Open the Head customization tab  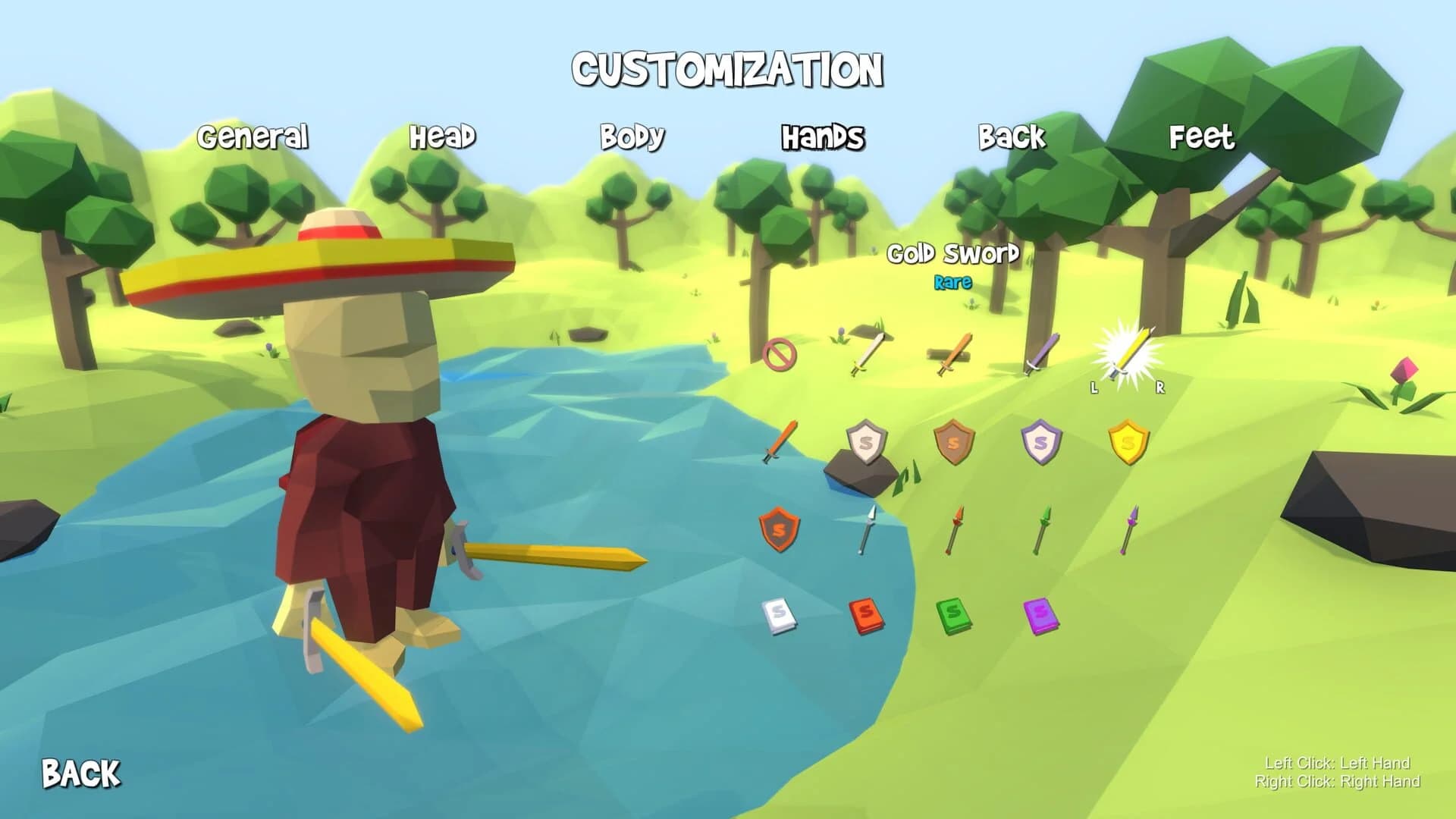(444, 138)
